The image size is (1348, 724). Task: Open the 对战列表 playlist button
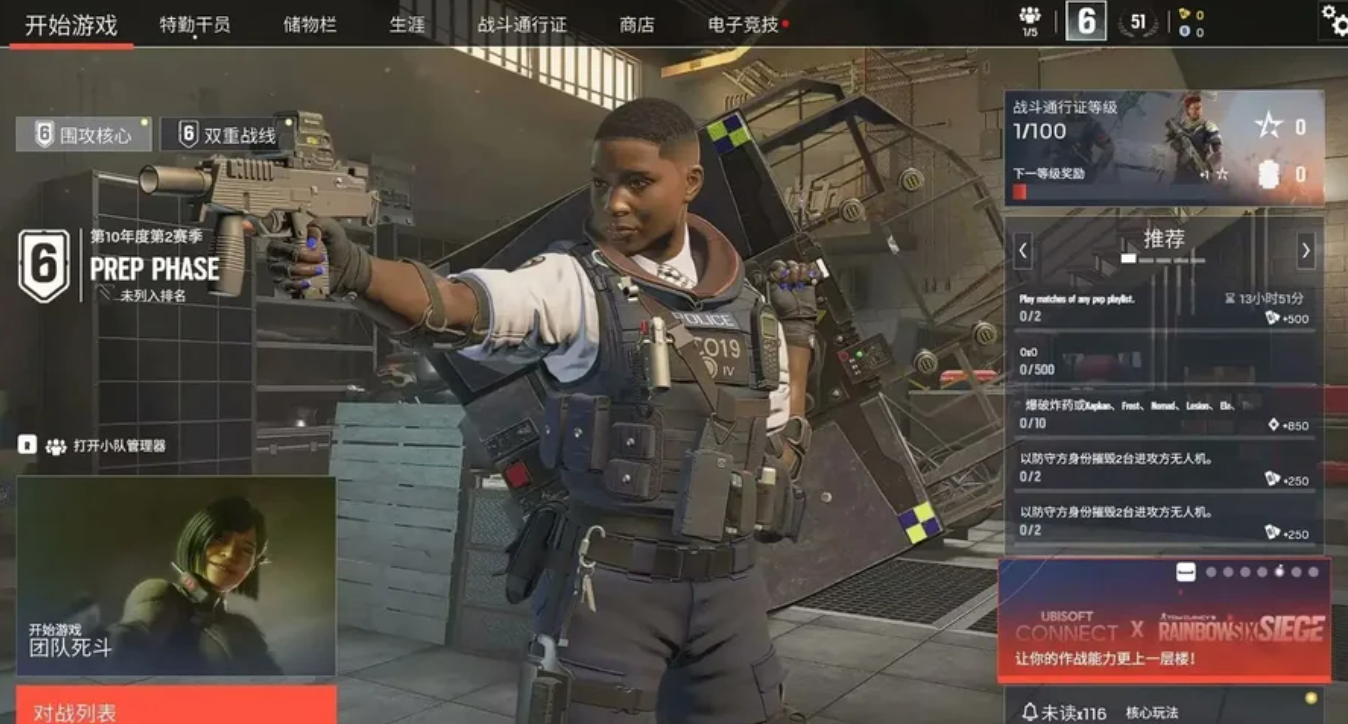[x=176, y=708]
